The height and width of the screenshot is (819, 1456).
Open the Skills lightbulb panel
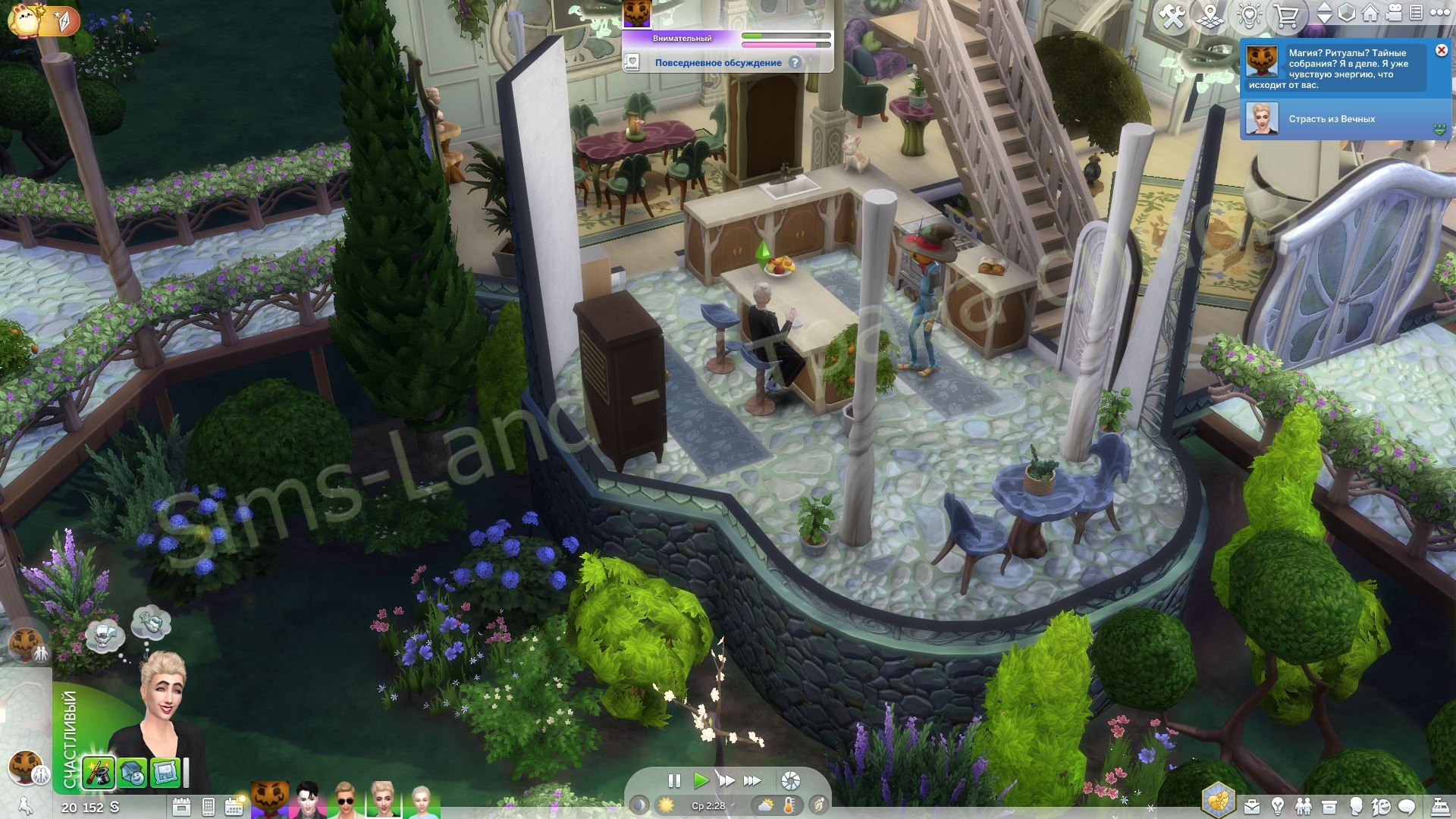coord(1278,806)
